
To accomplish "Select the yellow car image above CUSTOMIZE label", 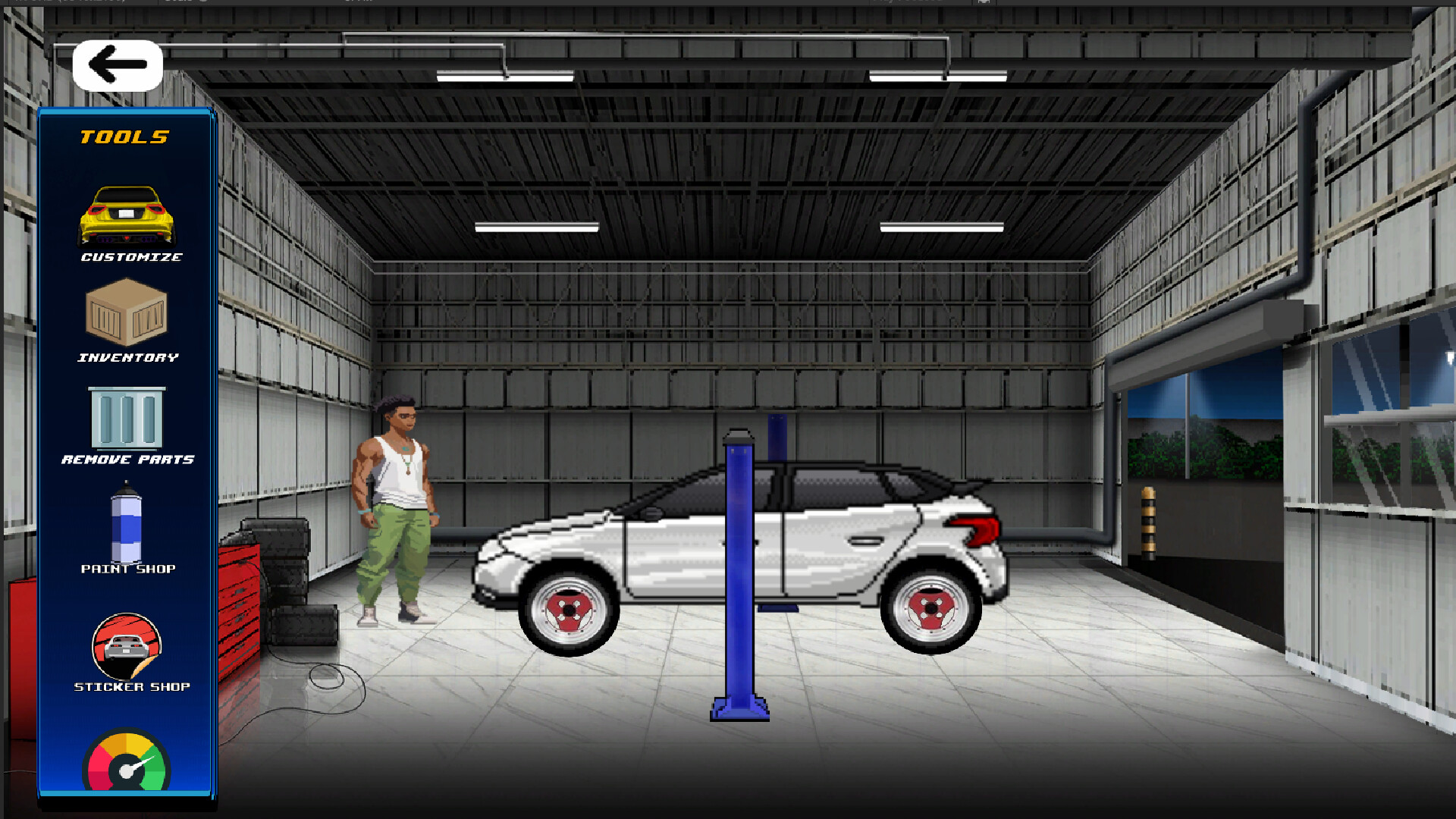I will click(x=126, y=215).
